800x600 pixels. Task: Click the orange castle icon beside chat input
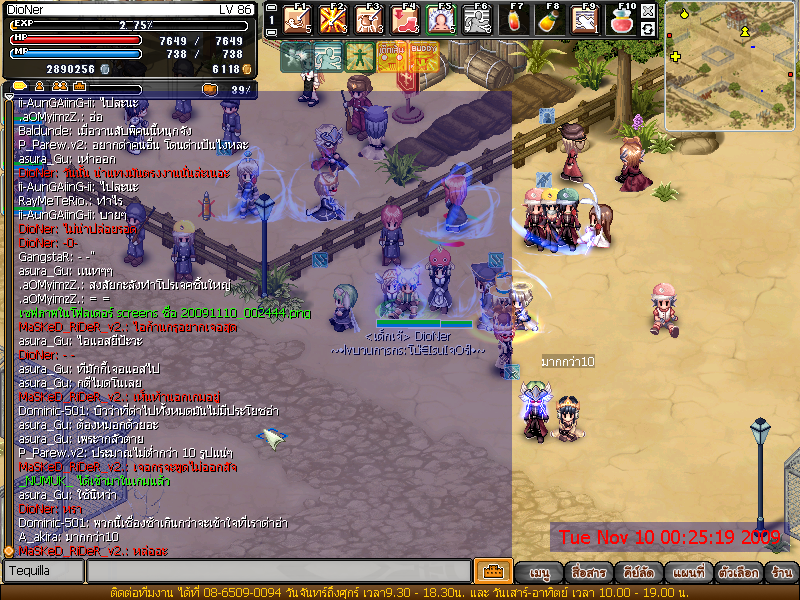pyautogui.click(x=492, y=571)
